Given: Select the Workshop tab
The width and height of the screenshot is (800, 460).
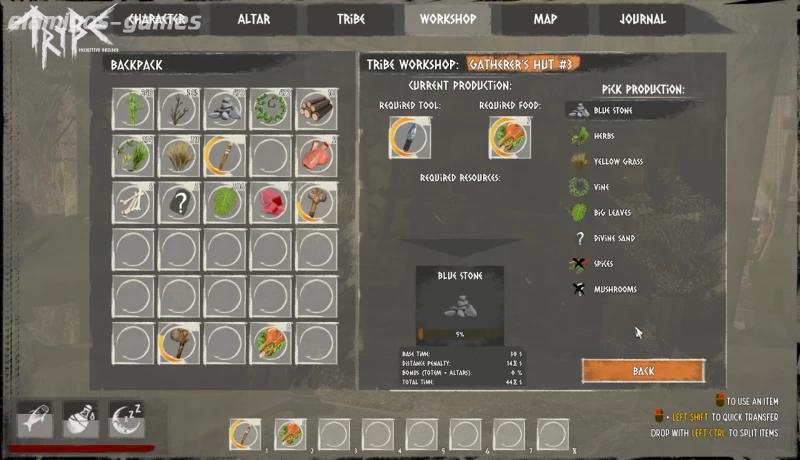Looking at the screenshot, I should coord(447,19).
